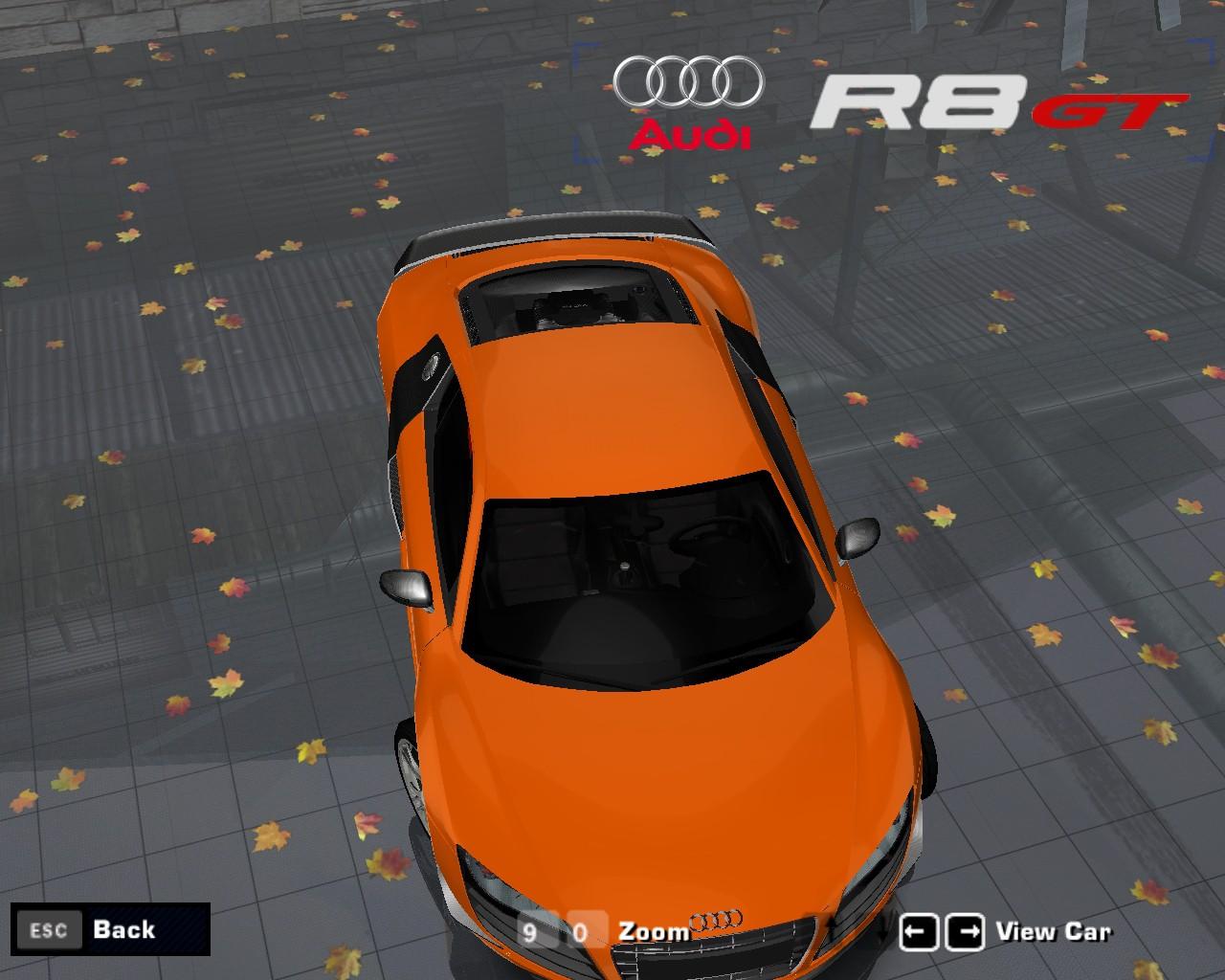Screen dimensions: 1225x980
Task: Rotate the car view with the right arrow
Action: point(965,932)
